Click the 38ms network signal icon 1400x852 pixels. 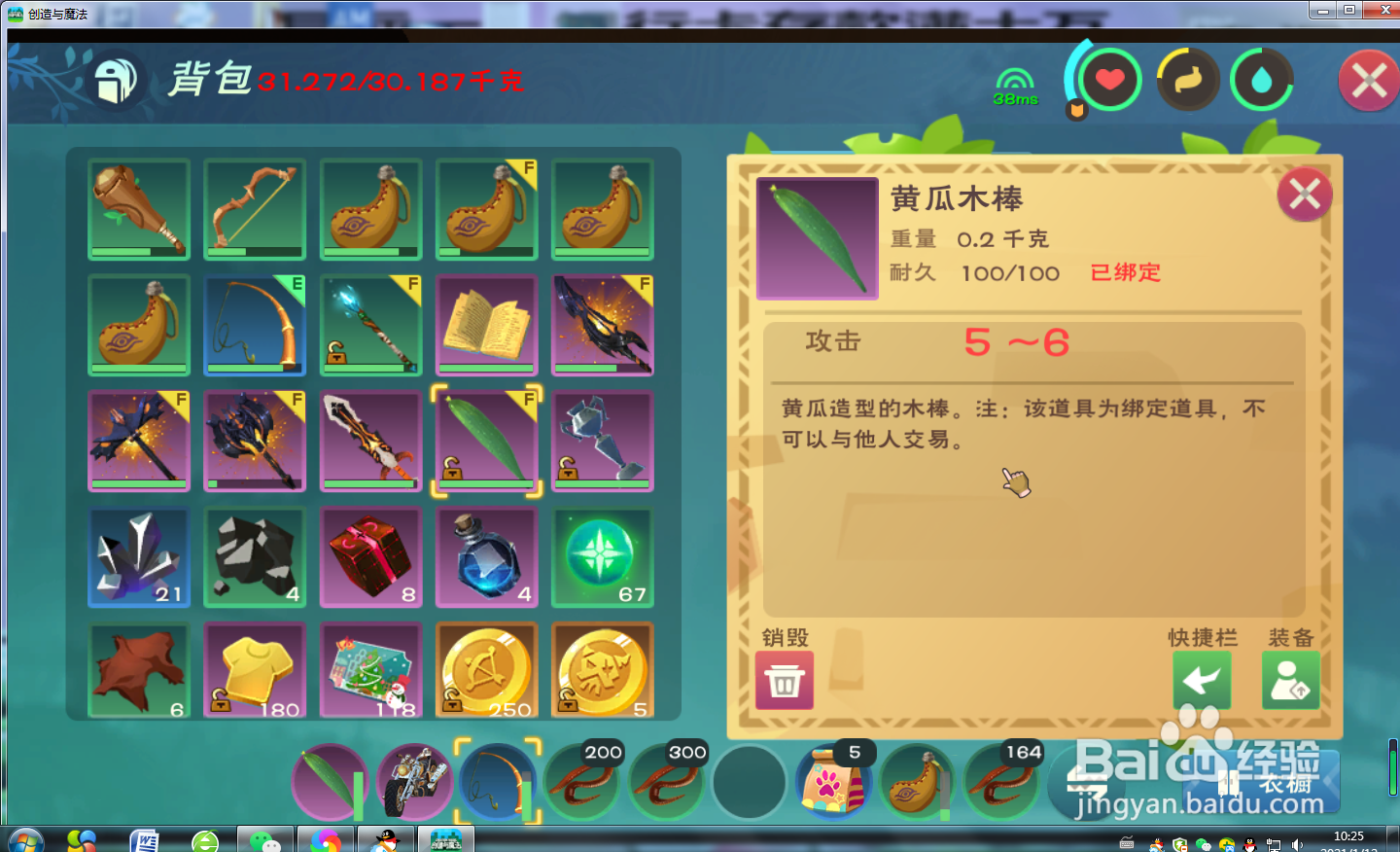[x=1015, y=80]
